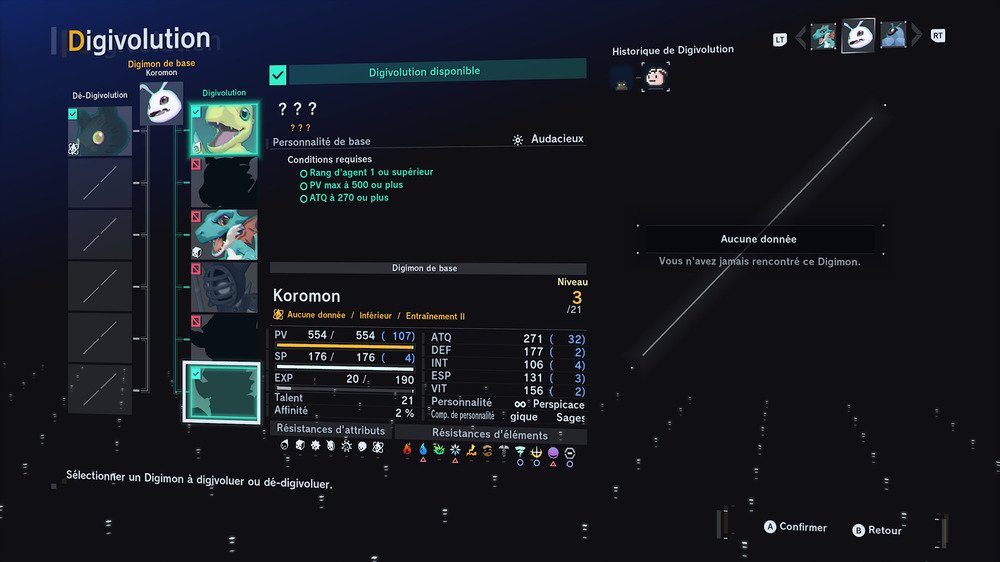Select the dark helmeted Digimon digivolution tile
1000x562 pixels.
click(x=224, y=287)
